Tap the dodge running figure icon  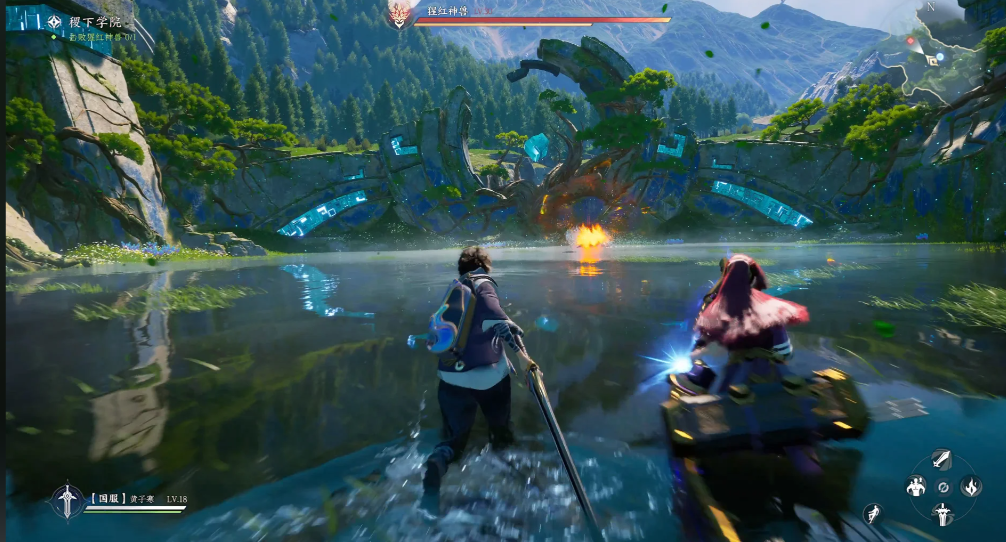coord(873,514)
